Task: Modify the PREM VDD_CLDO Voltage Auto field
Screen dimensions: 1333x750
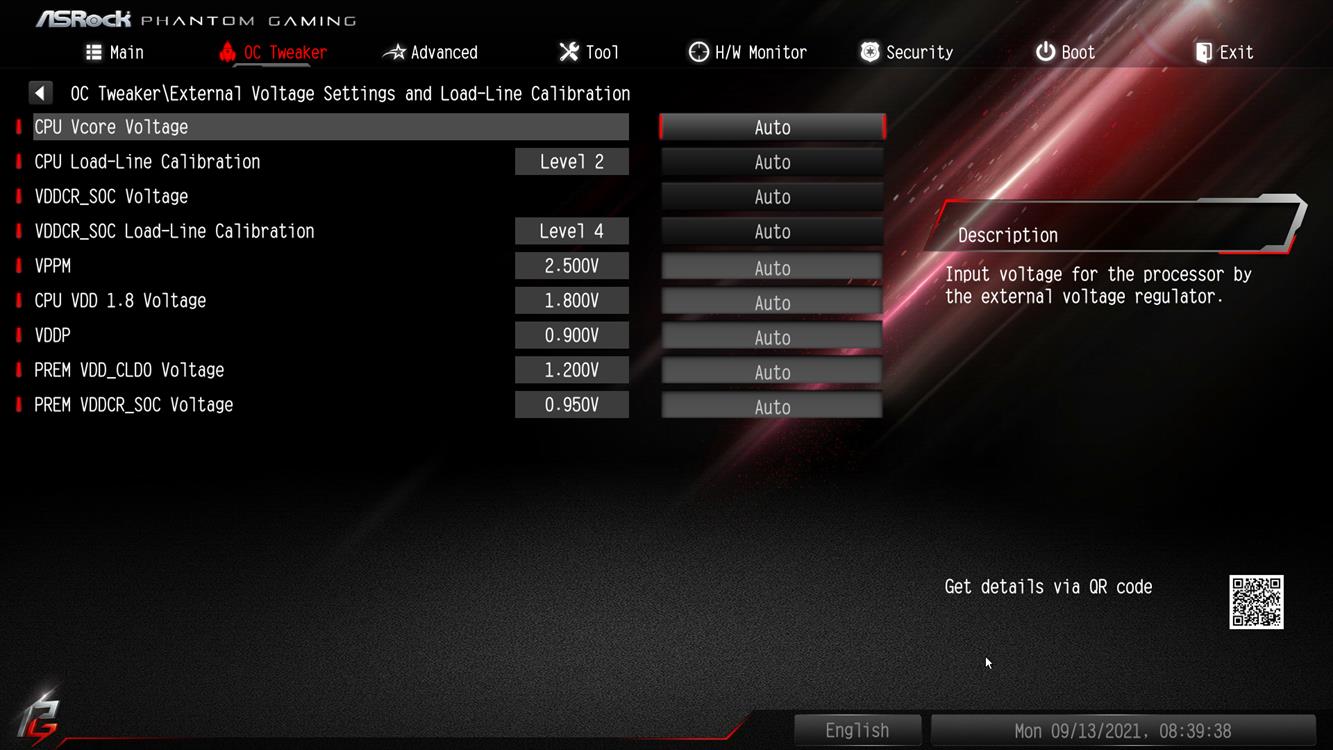Action: [x=772, y=372]
